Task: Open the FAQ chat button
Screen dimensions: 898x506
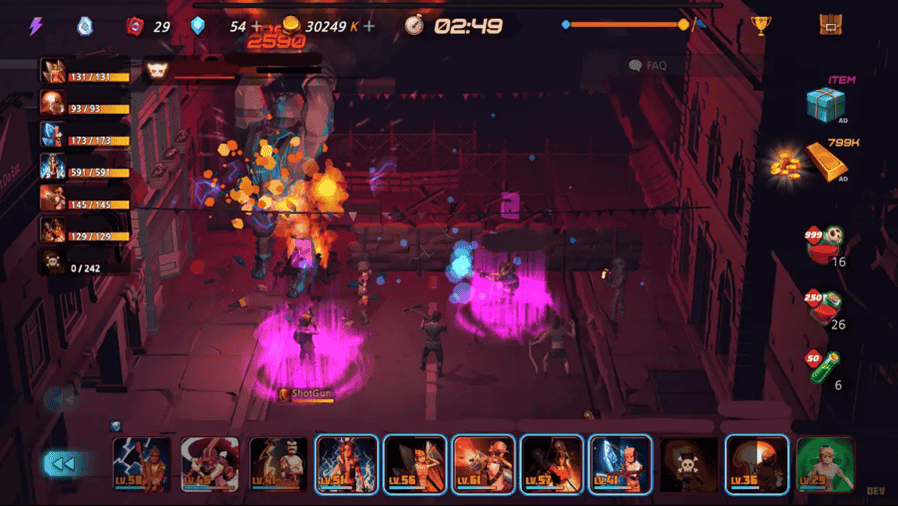Action: (648, 66)
